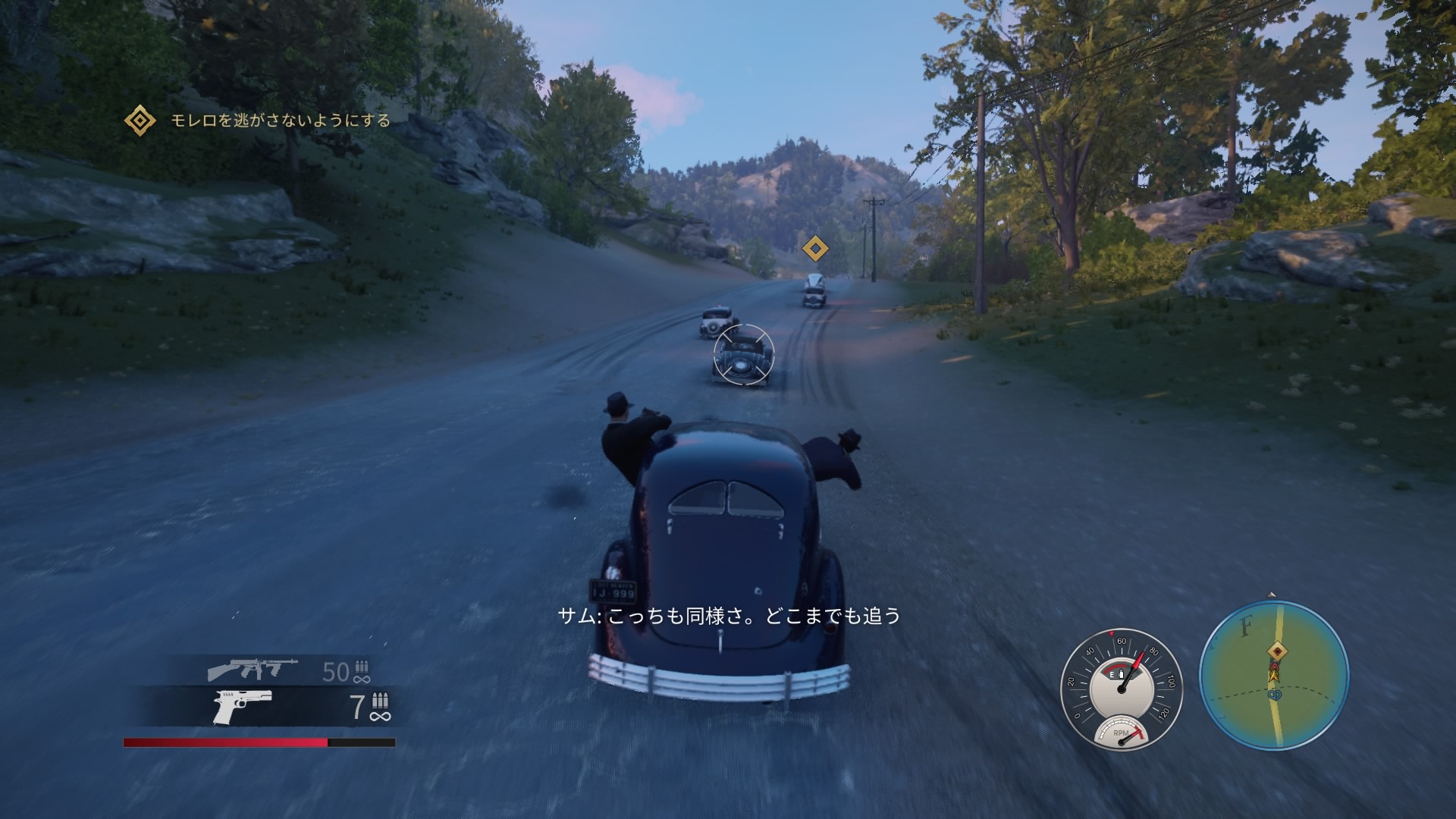Screen dimensions: 1456x819
Task: Click the objective diamond icon beside mission text
Action: (x=140, y=119)
